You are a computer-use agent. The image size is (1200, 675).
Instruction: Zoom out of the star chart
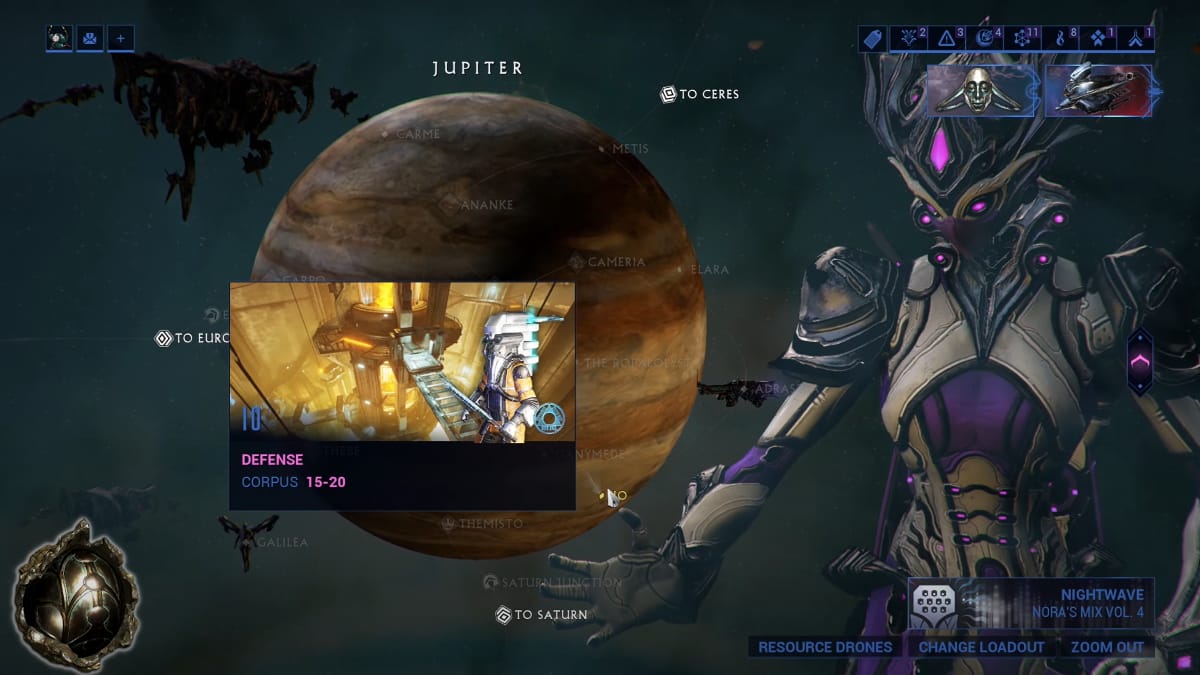(x=1106, y=647)
